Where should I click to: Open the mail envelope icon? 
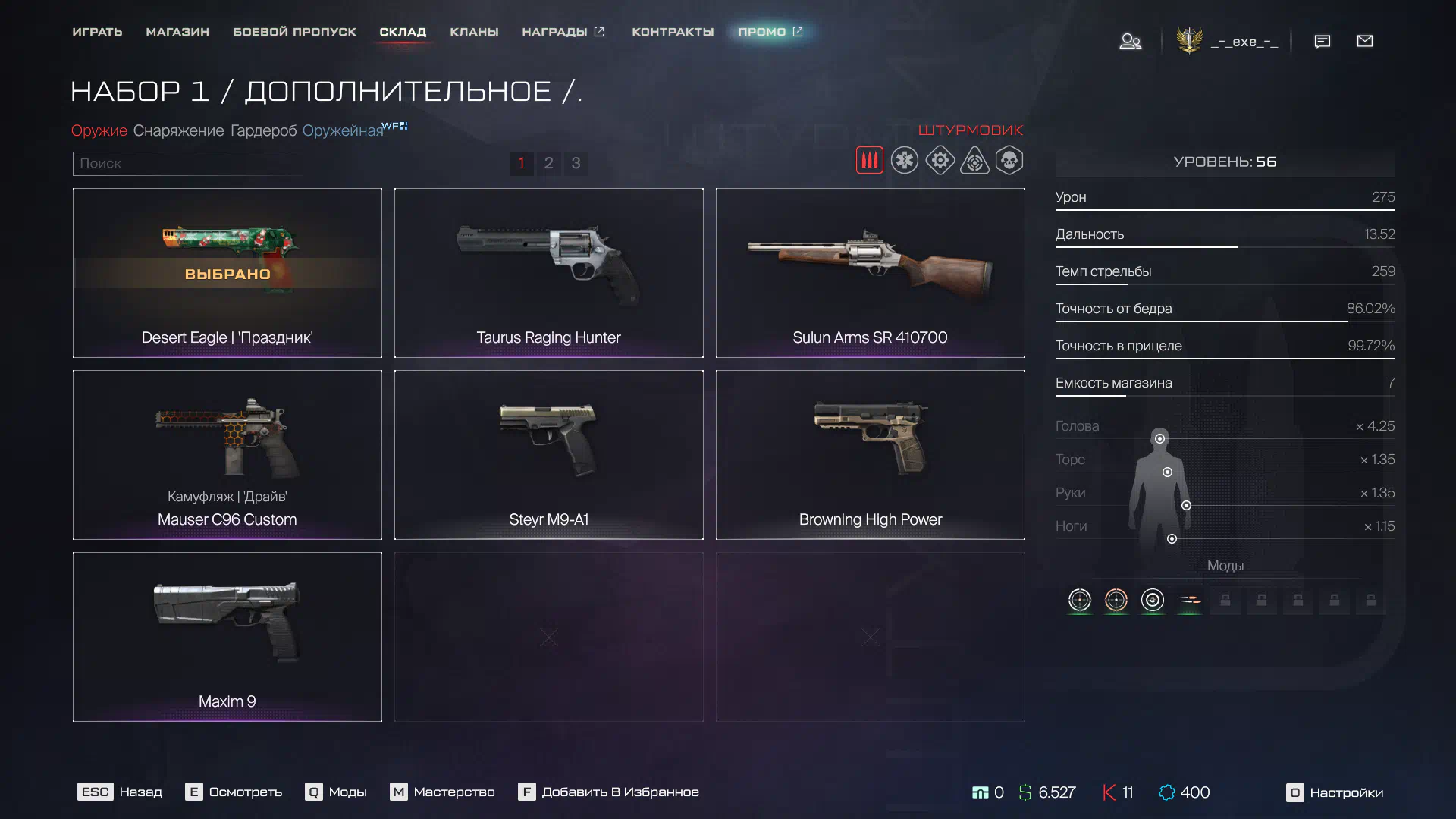coord(1364,41)
